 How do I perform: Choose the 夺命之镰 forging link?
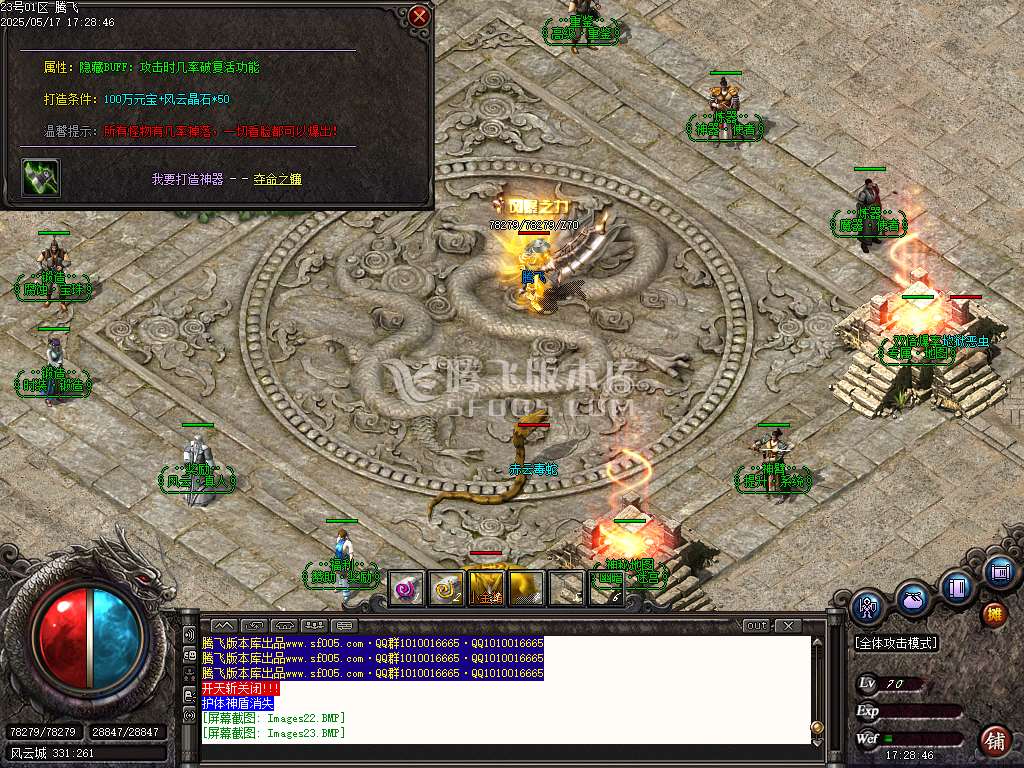pos(277,179)
